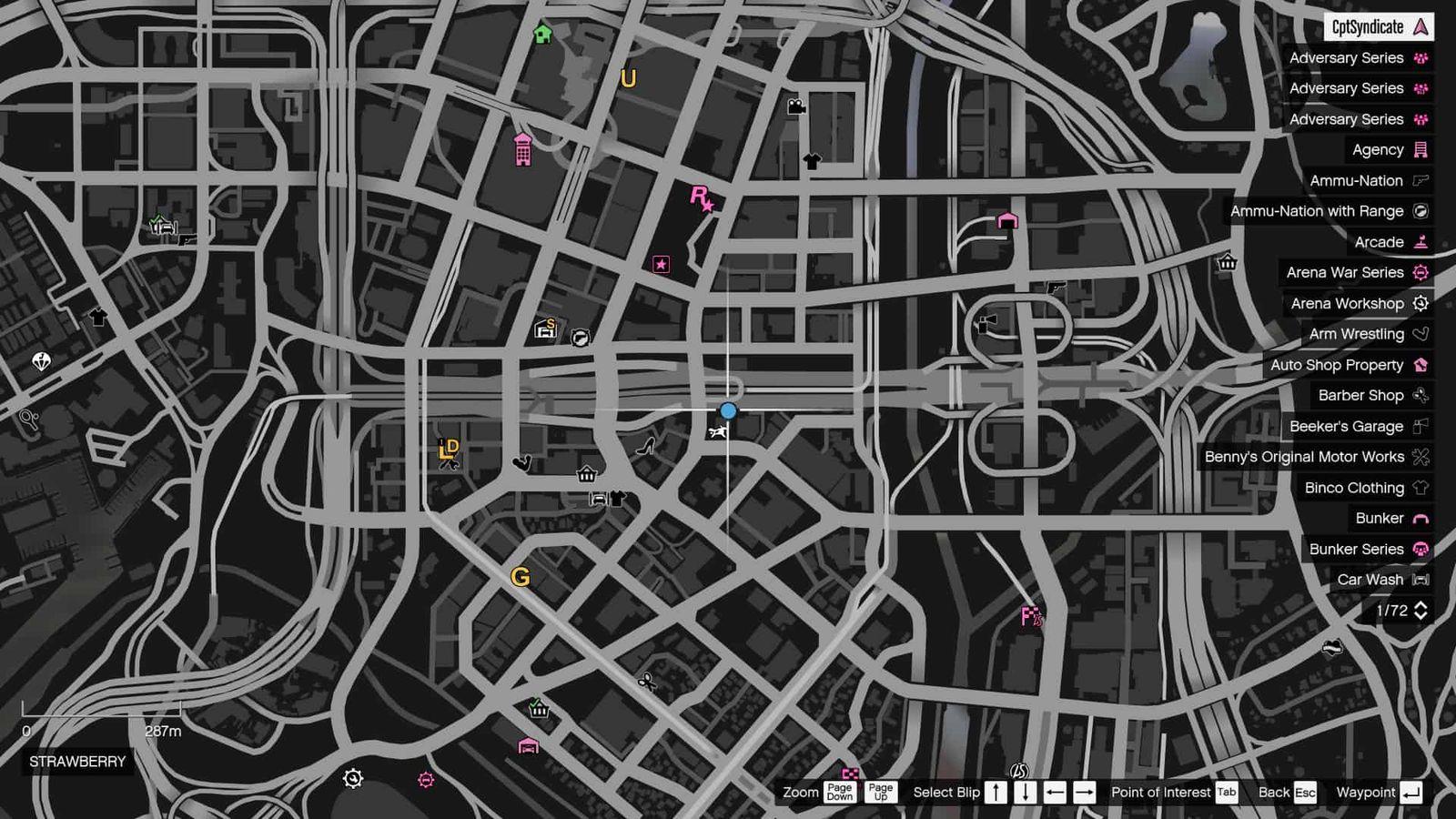Select the green safehouse blip on the map

[543, 35]
